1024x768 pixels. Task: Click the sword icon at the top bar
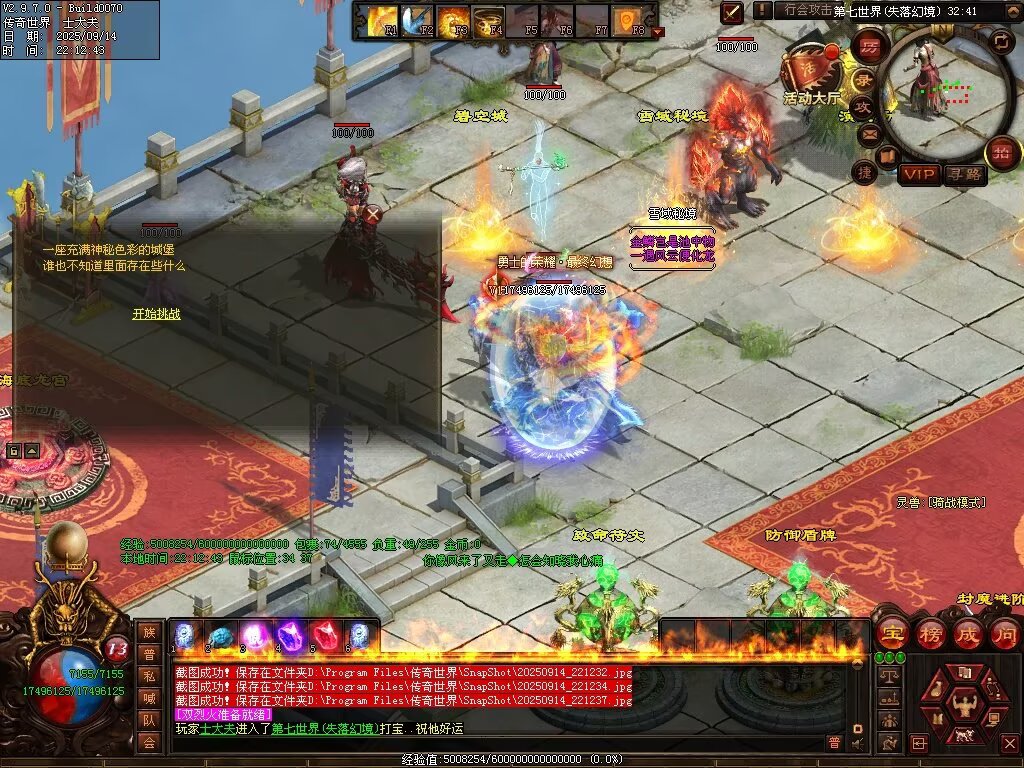733,12
